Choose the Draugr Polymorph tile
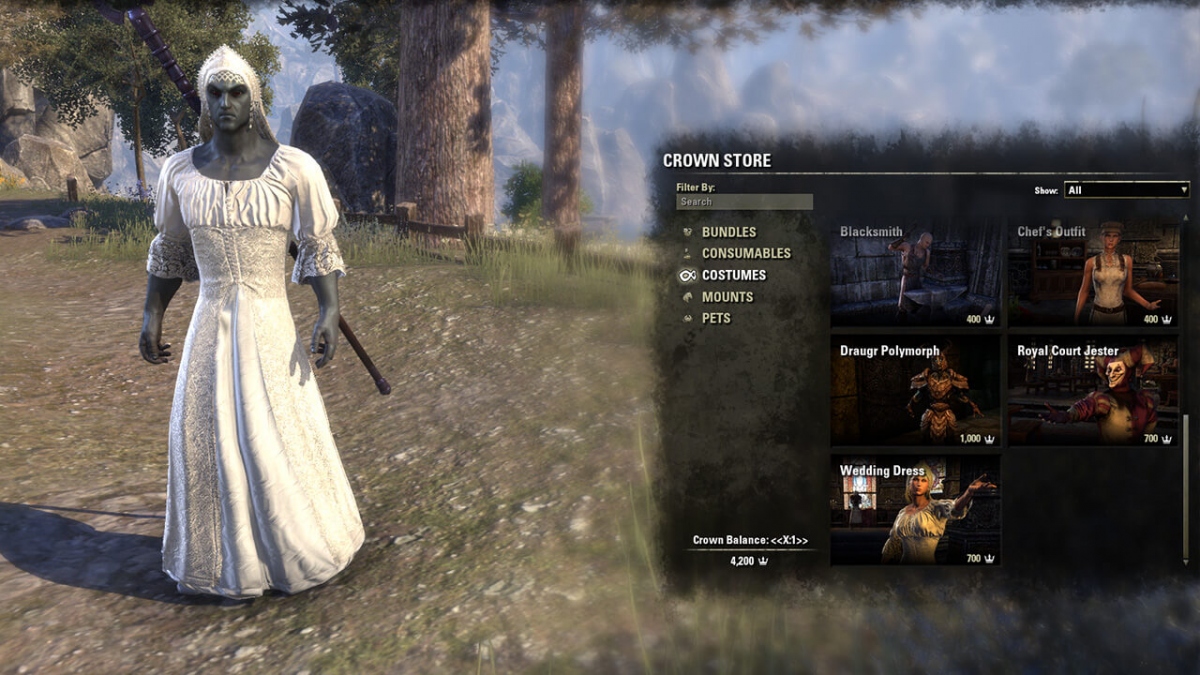The width and height of the screenshot is (1200, 675). point(915,391)
